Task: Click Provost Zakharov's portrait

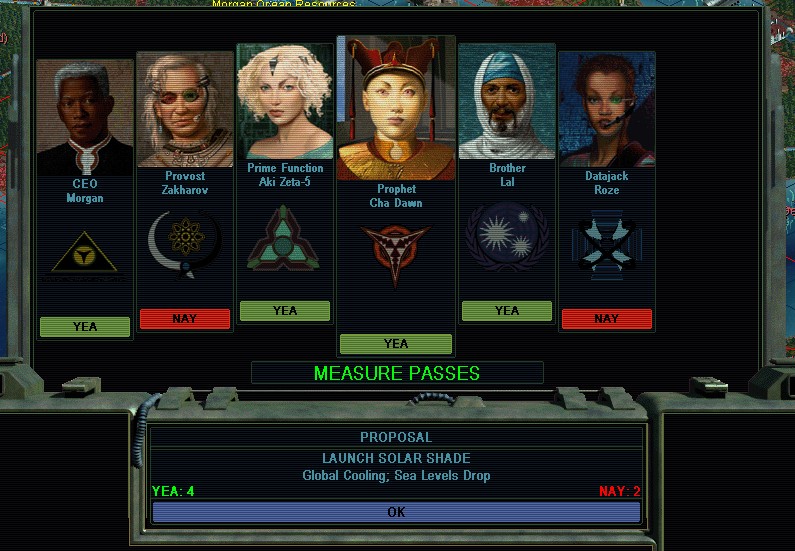Action: click(185, 110)
